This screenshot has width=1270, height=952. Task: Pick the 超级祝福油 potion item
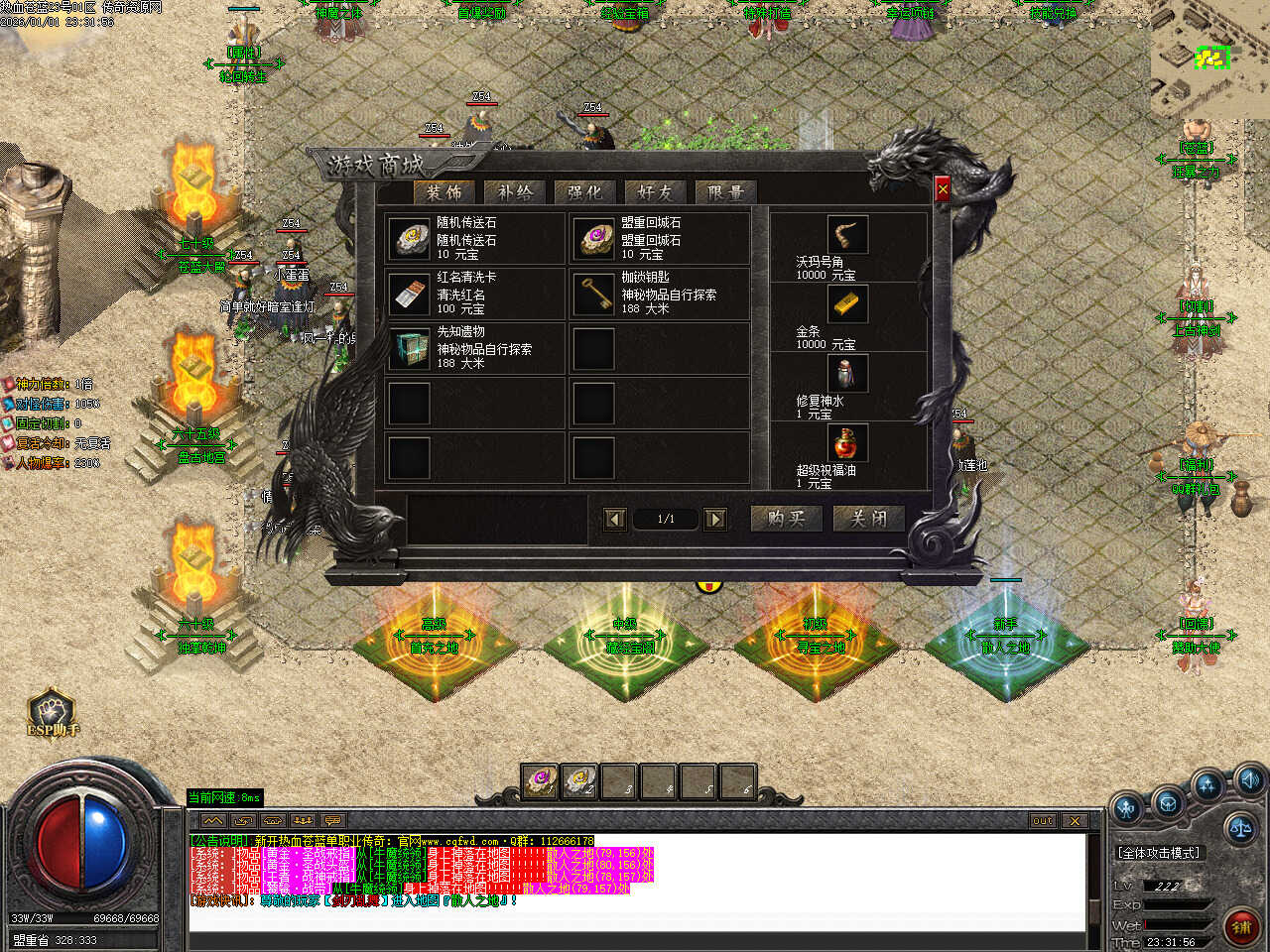point(846,443)
